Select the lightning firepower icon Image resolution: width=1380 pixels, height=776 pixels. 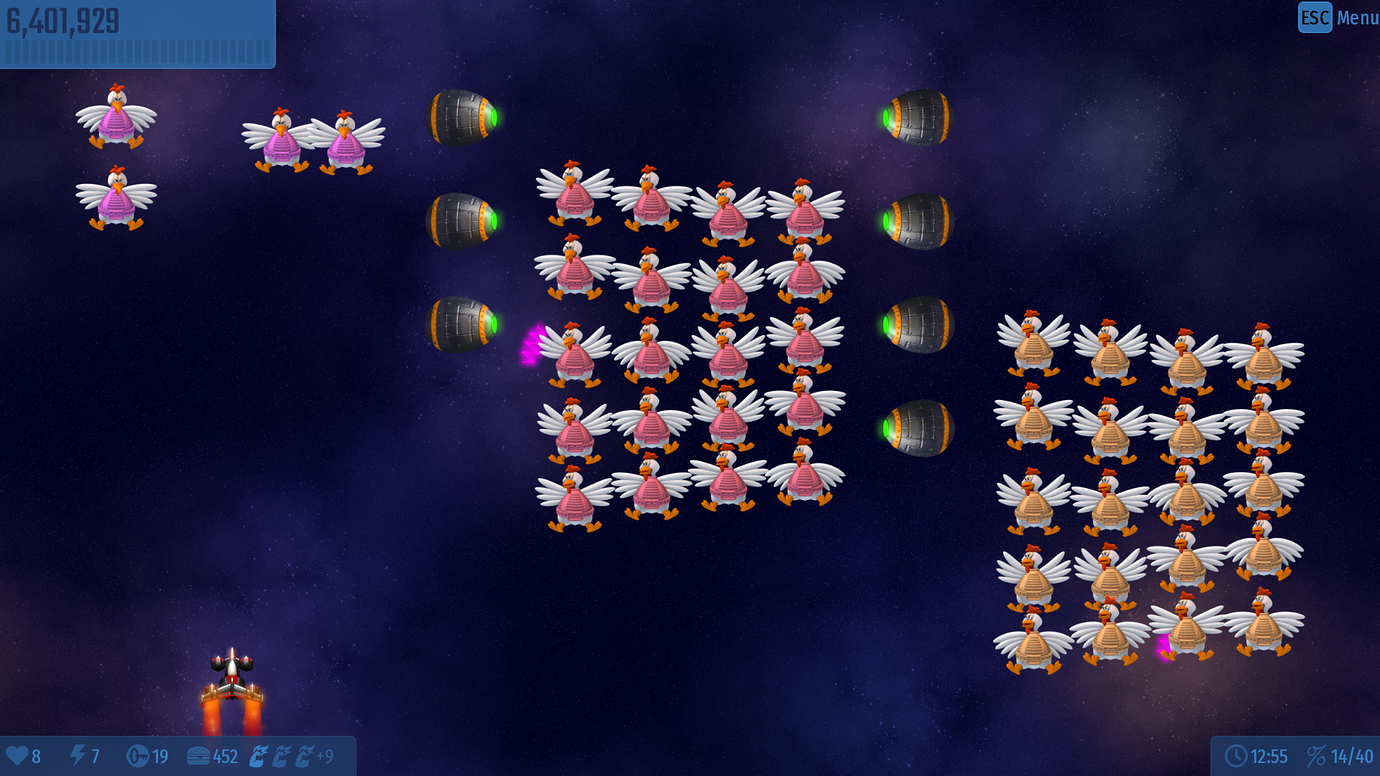coord(78,757)
